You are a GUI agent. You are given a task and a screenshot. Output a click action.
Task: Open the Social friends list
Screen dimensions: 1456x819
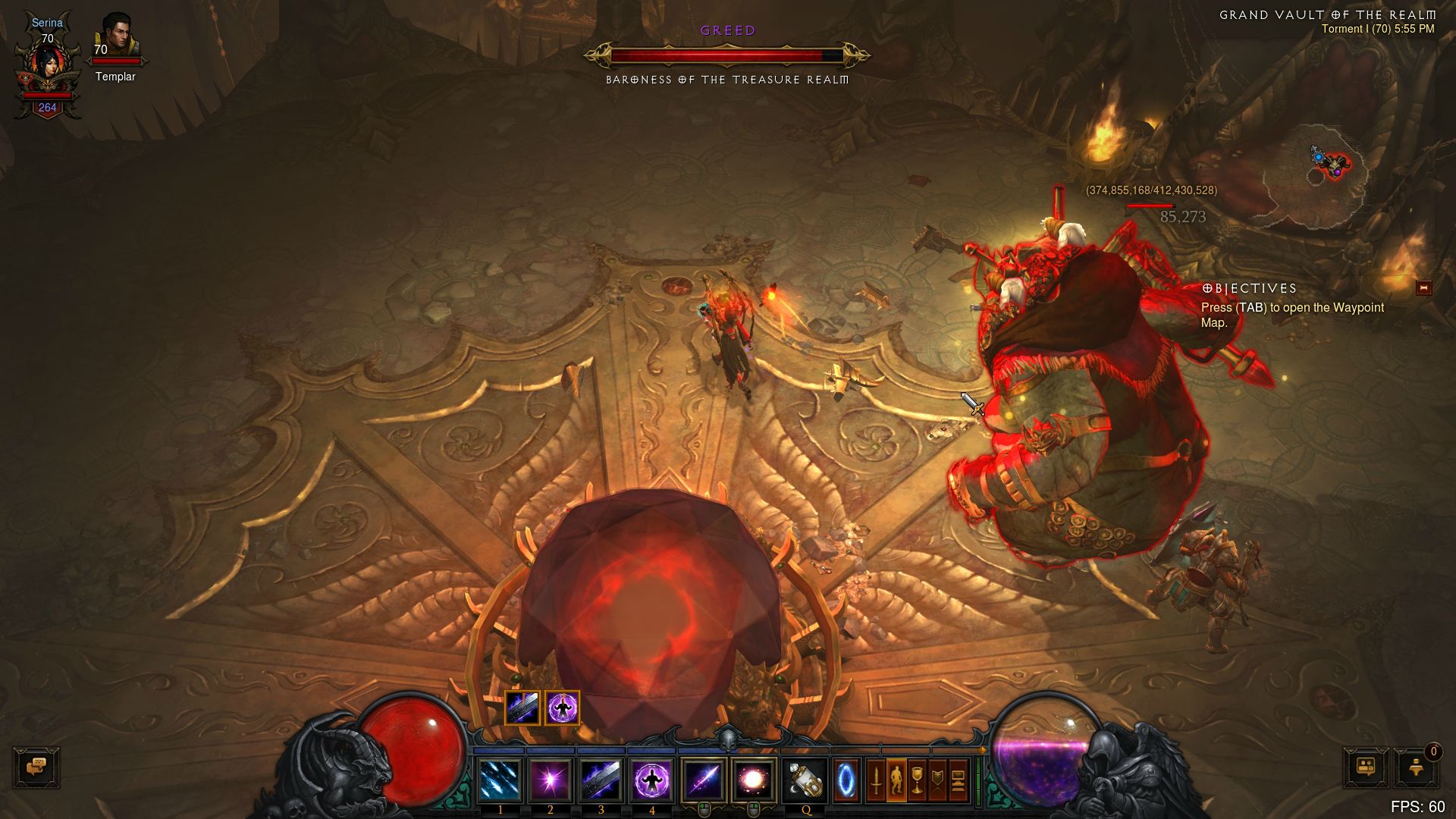click(x=1366, y=767)
